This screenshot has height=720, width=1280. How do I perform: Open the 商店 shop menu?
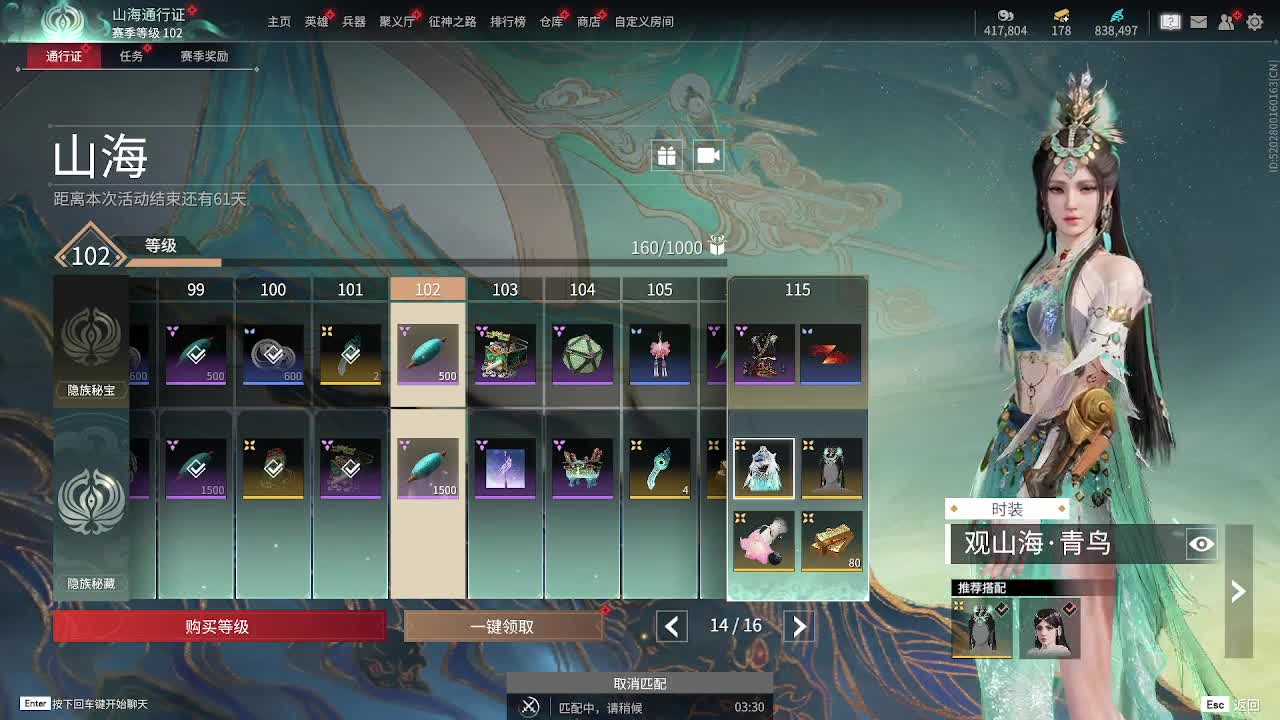point(588,21)
